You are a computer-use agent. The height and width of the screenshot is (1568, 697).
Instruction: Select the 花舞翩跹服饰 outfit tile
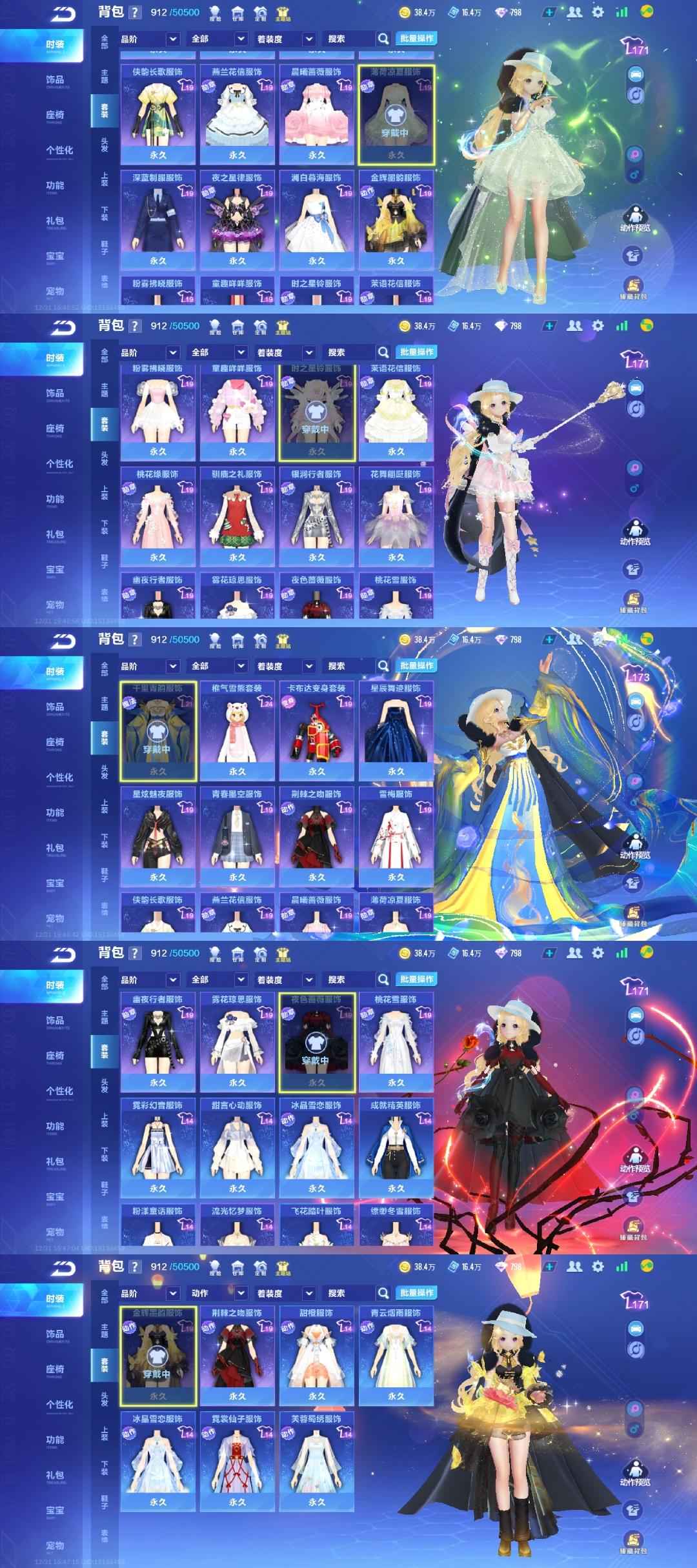[x=396, y=516]
